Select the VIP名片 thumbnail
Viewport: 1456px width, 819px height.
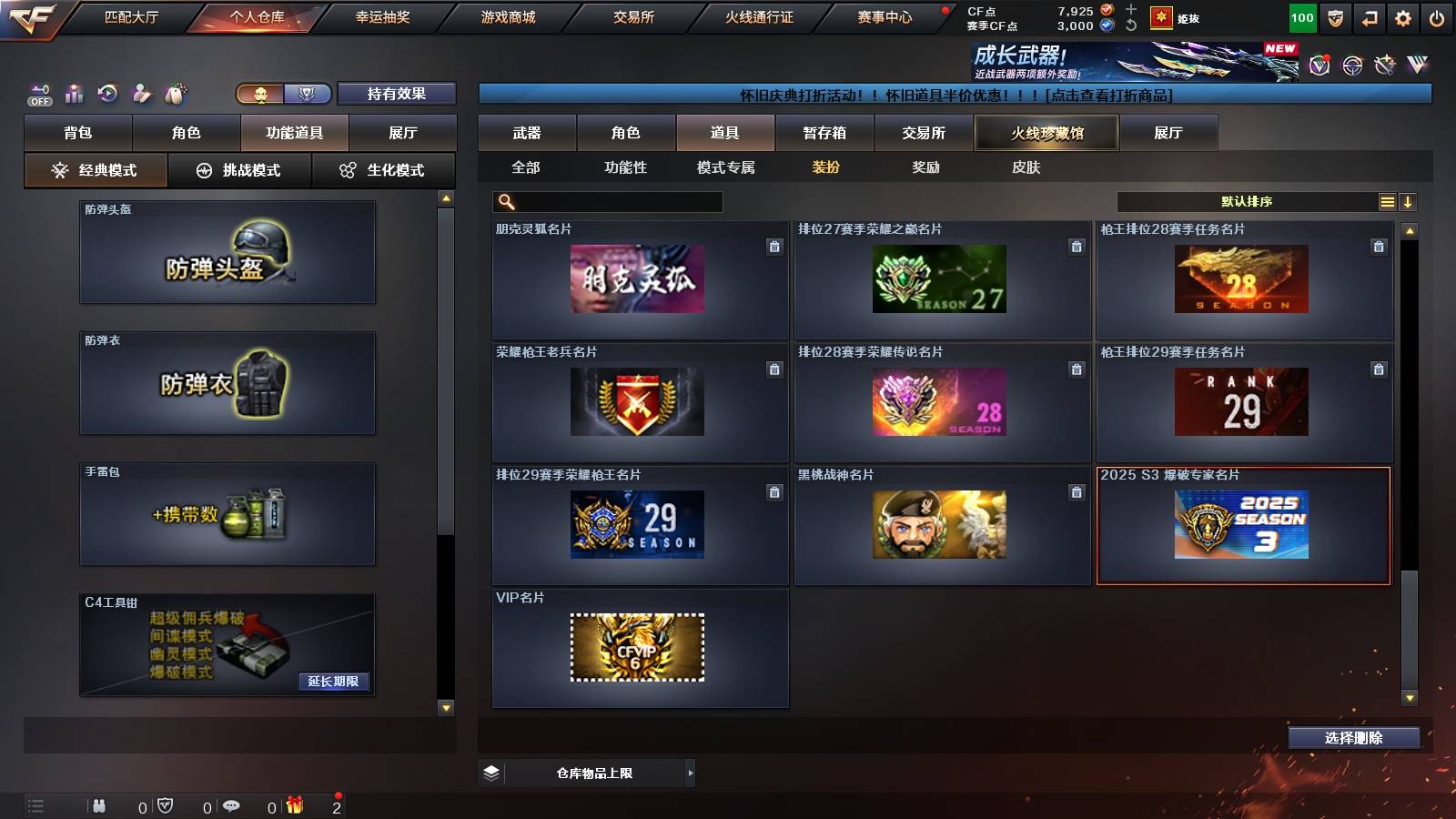coord(638,647)
